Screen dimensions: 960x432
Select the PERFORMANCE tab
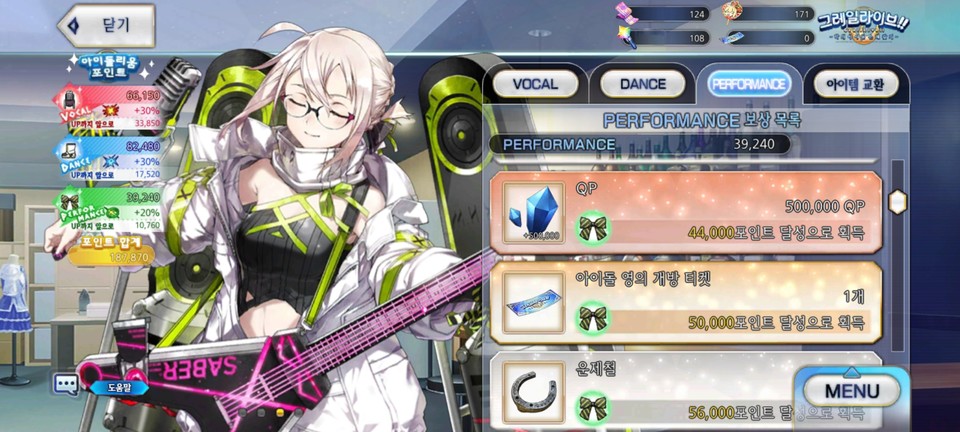point(749,84)
